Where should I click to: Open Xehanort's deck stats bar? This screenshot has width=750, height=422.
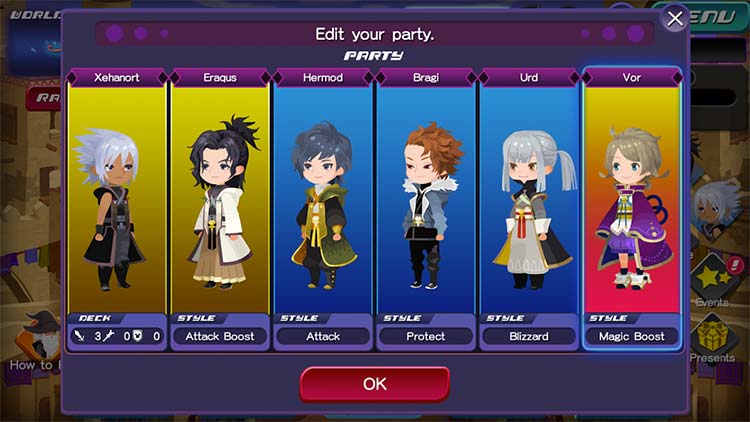click(117, 336)
